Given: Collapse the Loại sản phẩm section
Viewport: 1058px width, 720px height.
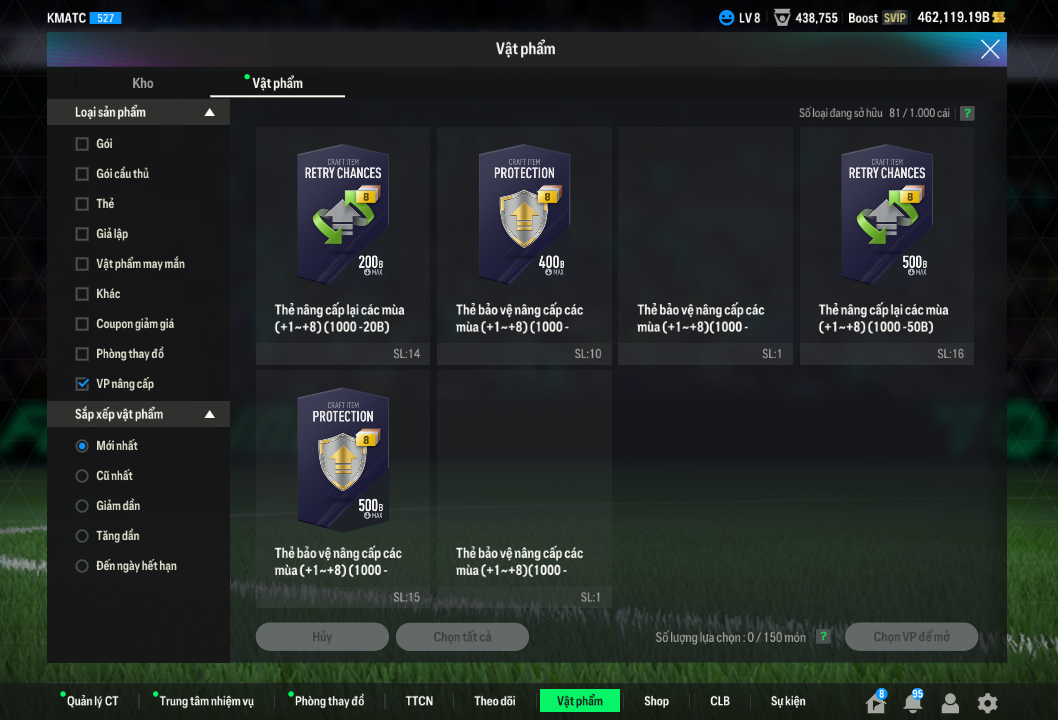Looking at the screenshot, I should 209,113.
